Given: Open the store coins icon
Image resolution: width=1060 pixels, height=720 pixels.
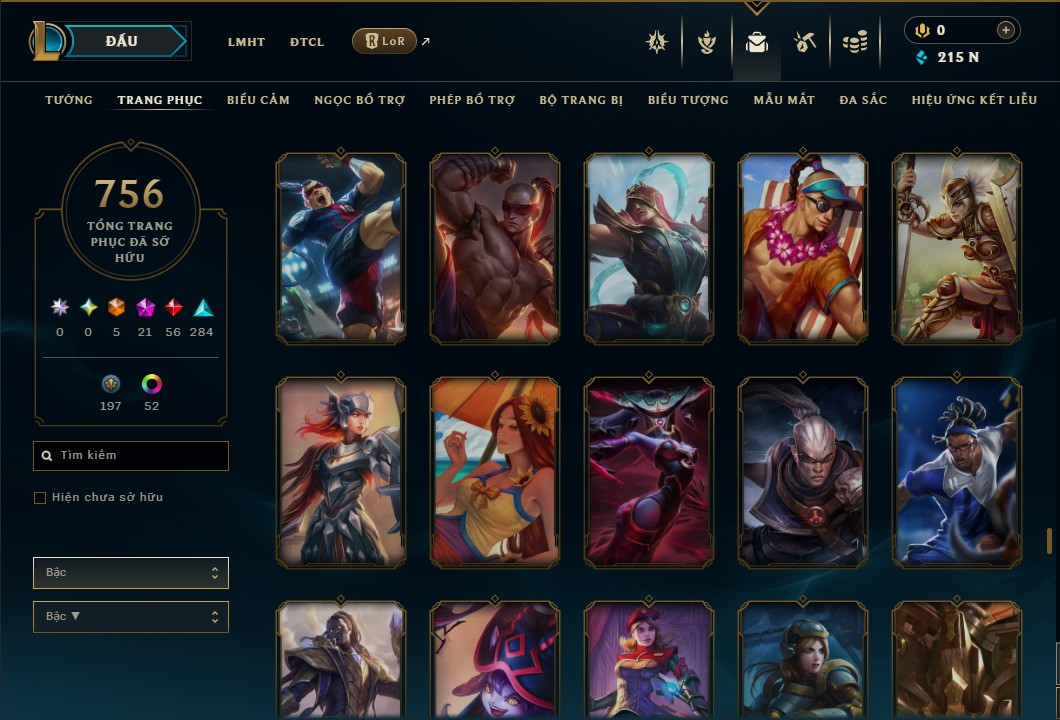Looking at the screenshot, I should click(x=854, y=42).
